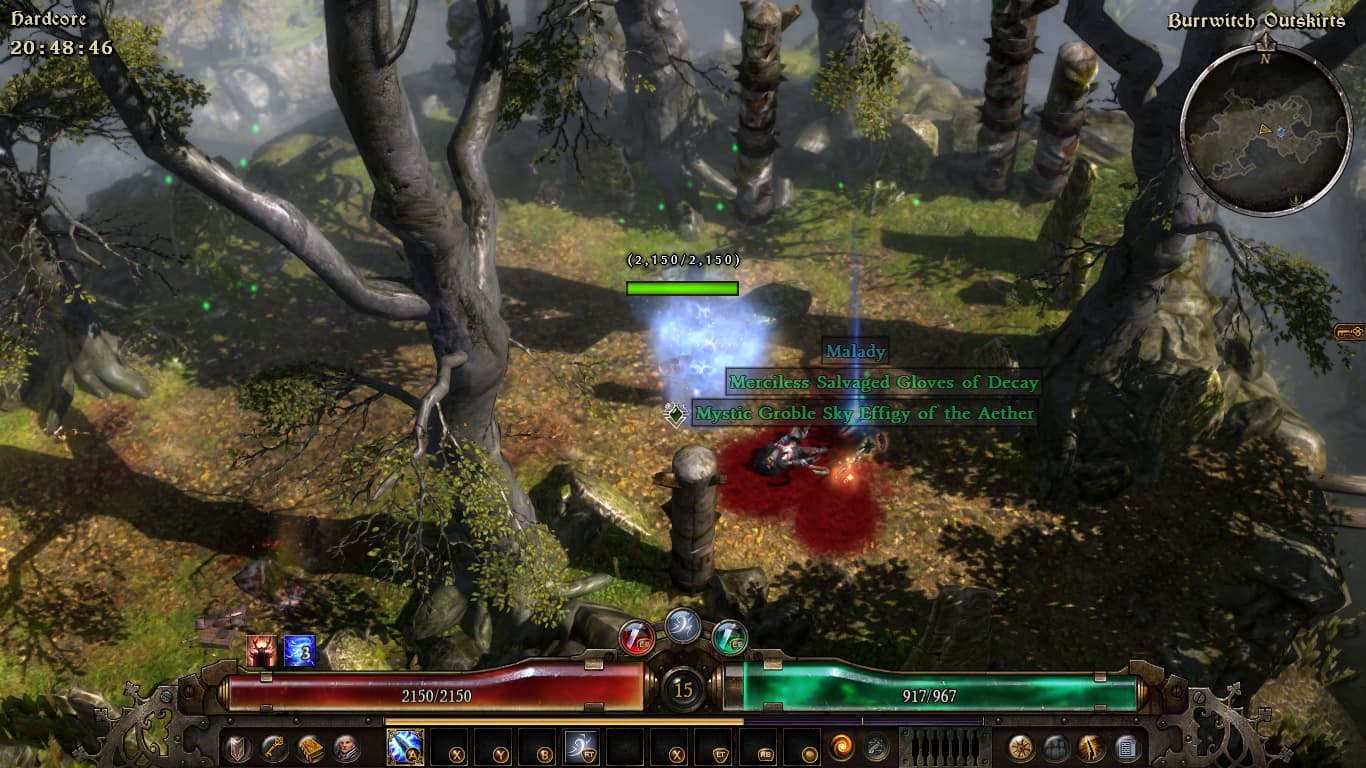Activate the orange swirl rift icon
Viewport: 1366px width, 768px height.
pyautogui.click(x=842, y=747)
